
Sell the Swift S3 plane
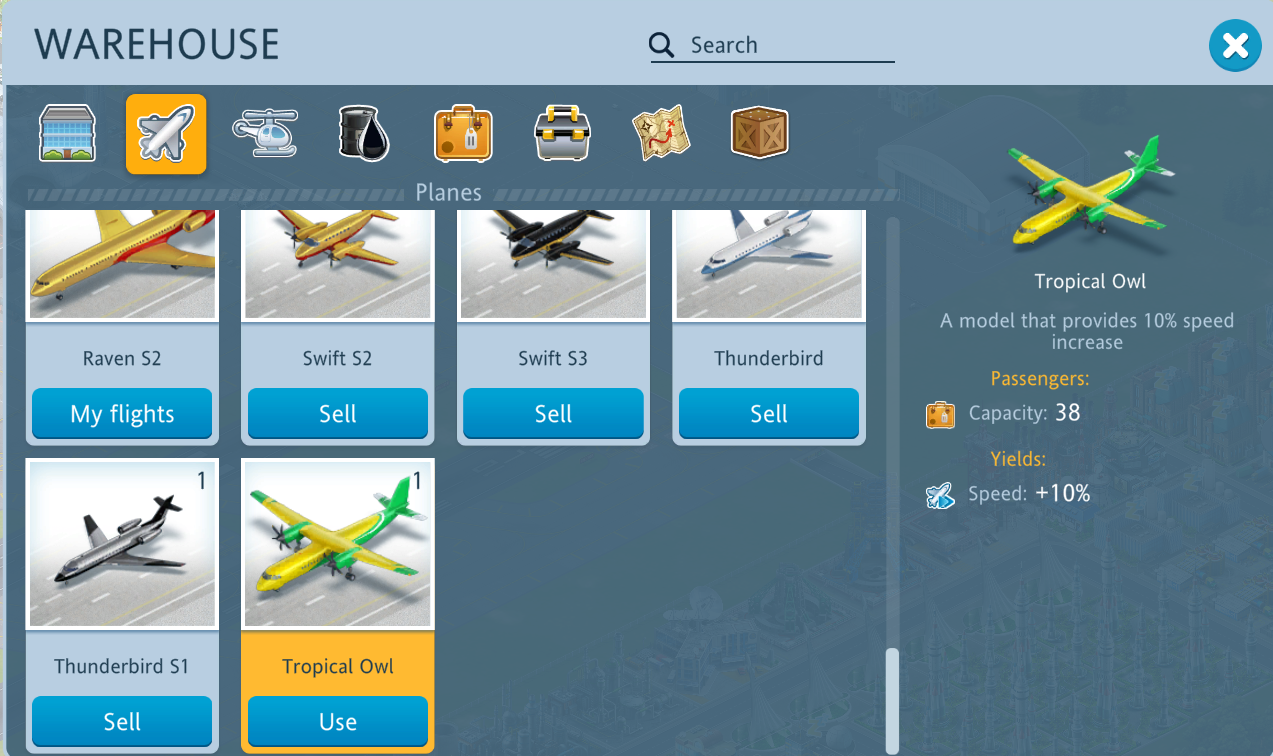[x=553, y=414]
